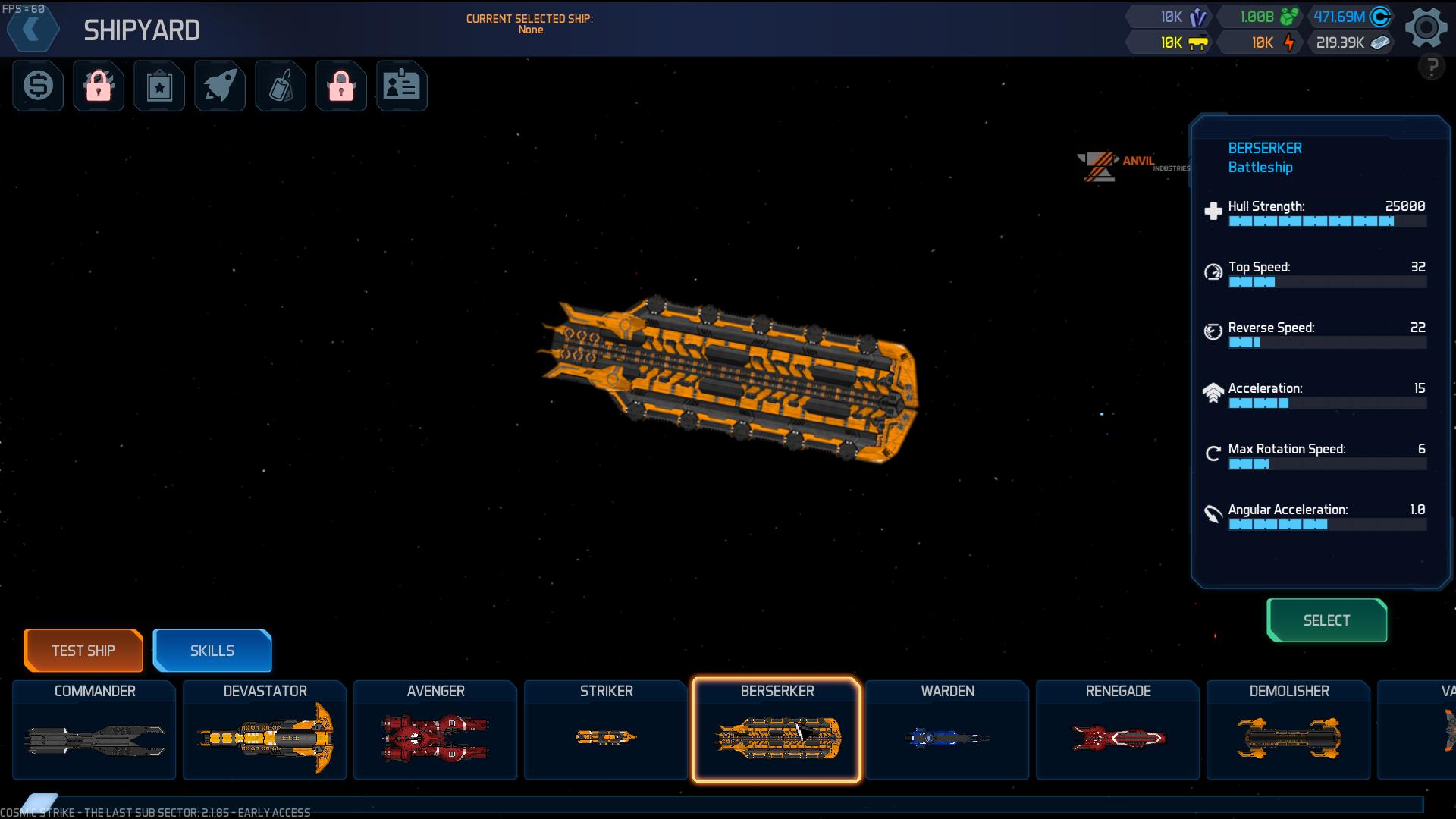
Task: Select the COMMANDER ship thumbnail
Action: pos(93,730)
